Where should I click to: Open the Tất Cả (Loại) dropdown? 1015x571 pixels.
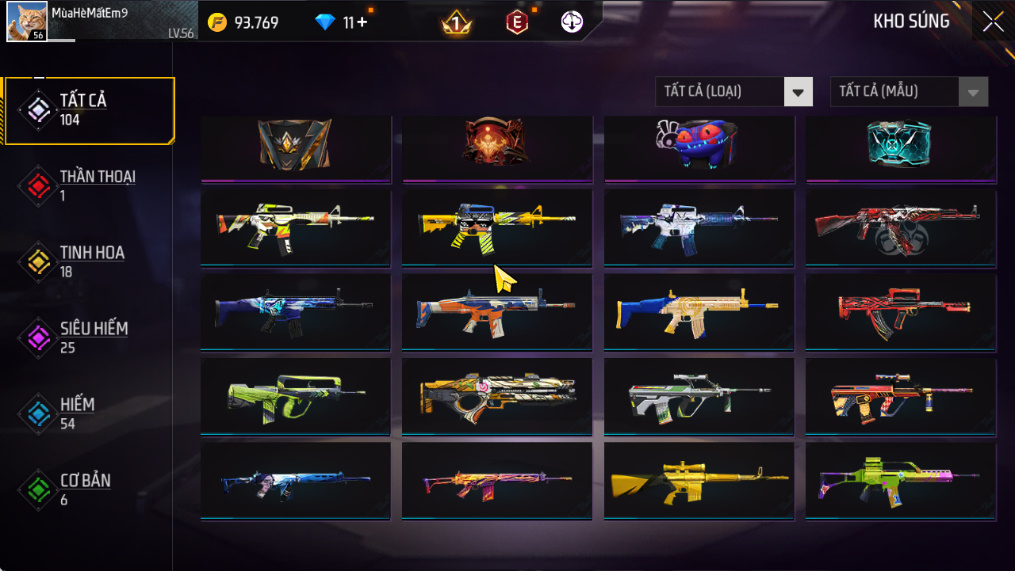point(734,92)
